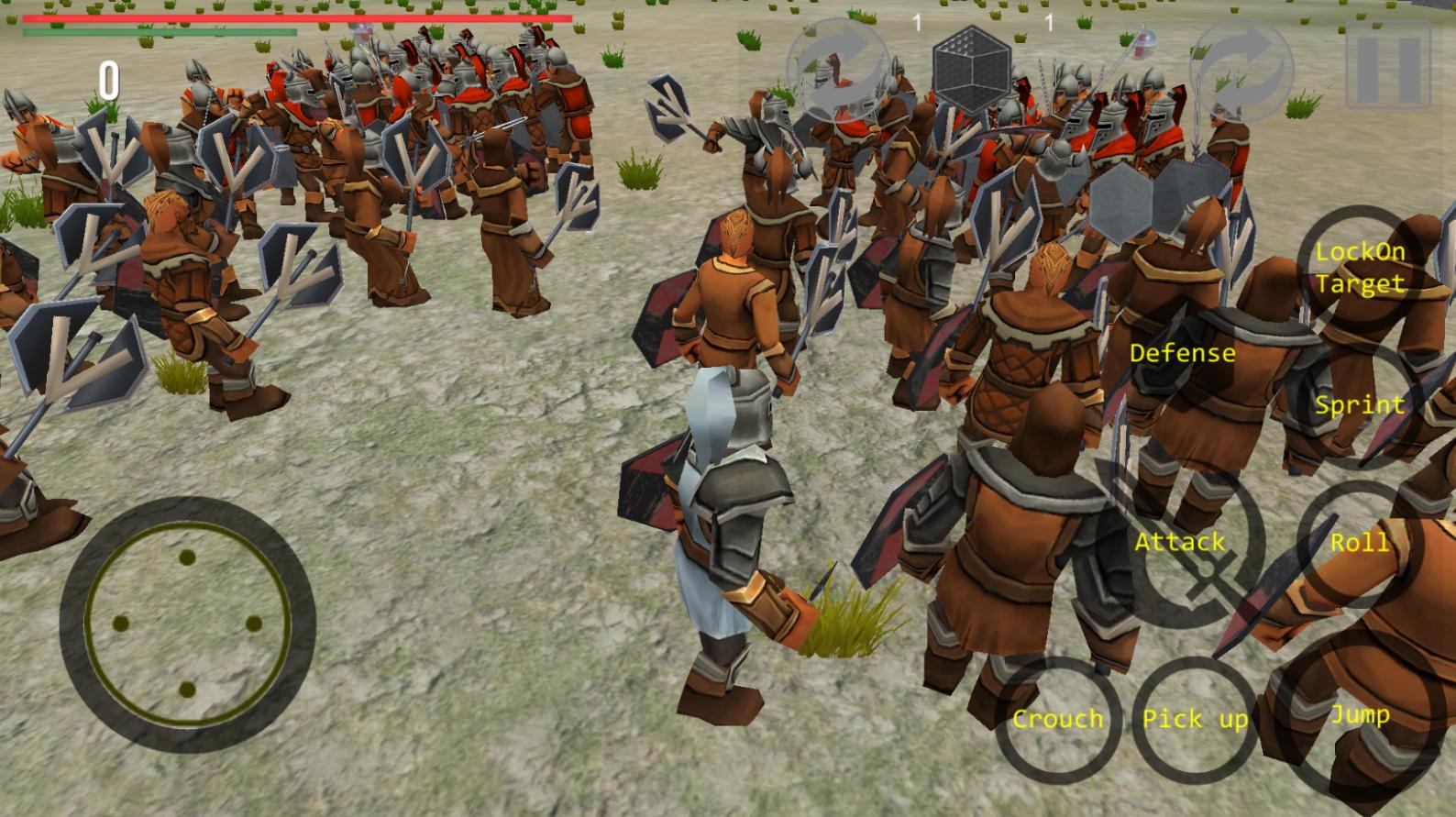1456x817 pixels.
Task: Toggle Defense blocking stance
Action: point(1182,352)
